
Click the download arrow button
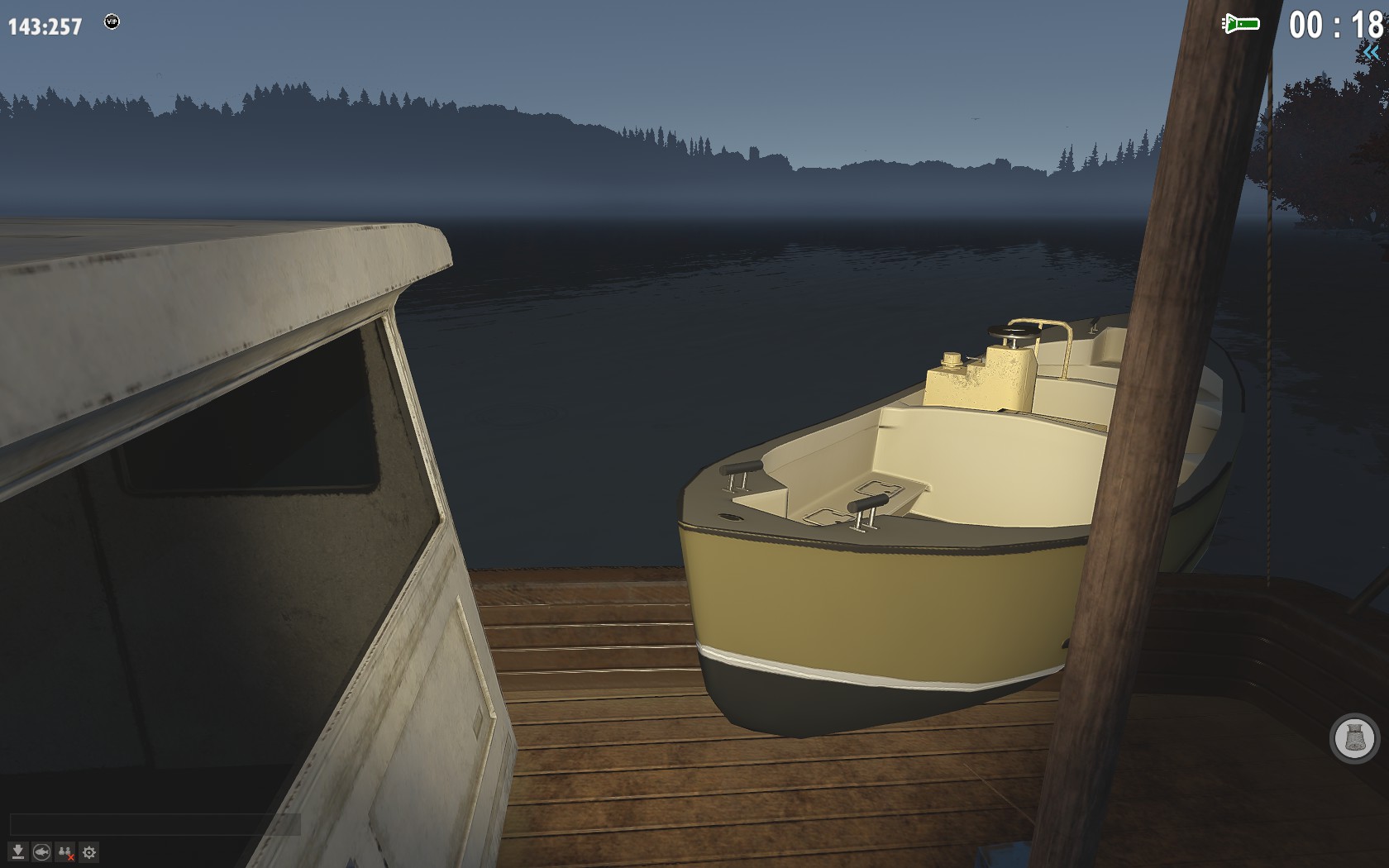[17, 852]
